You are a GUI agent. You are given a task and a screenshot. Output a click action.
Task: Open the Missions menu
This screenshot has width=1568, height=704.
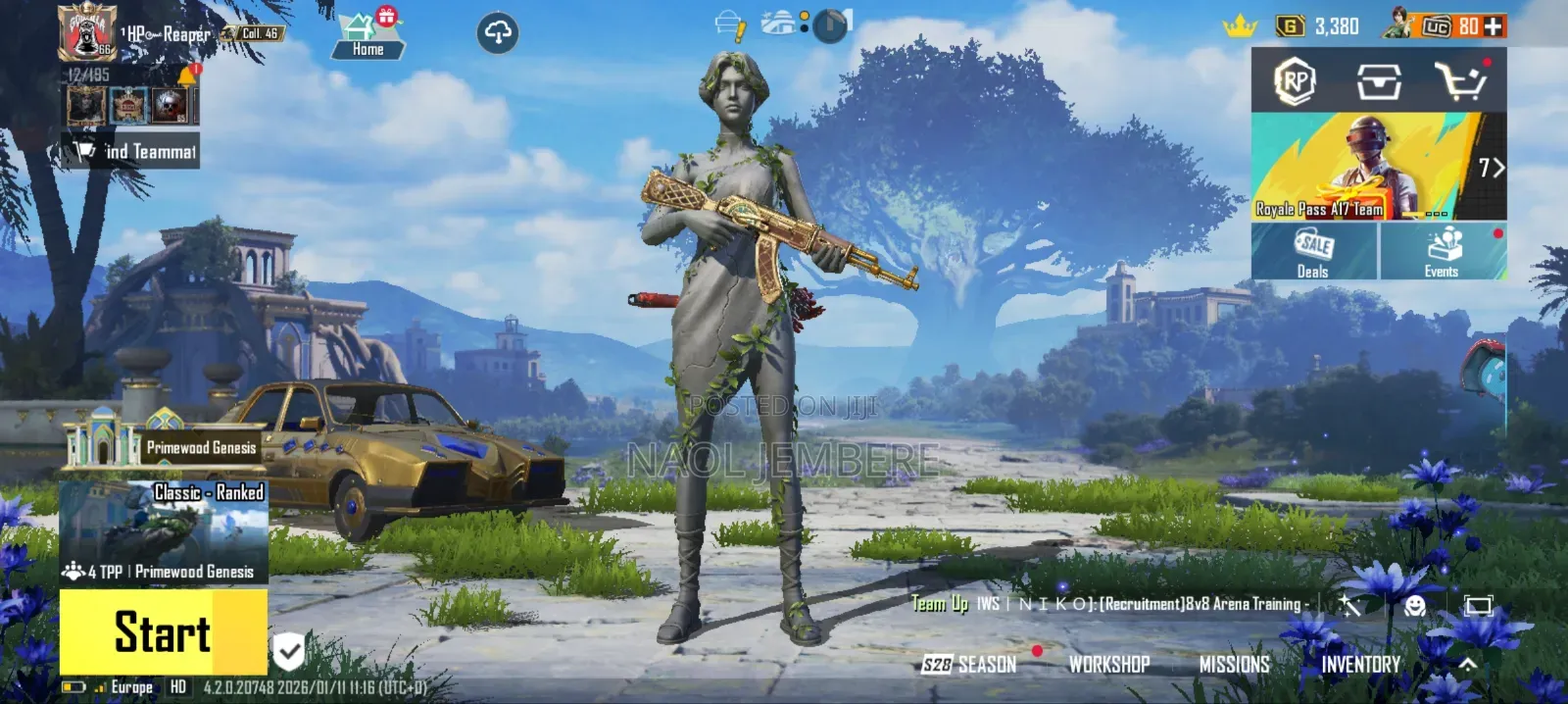(1234, 665)
